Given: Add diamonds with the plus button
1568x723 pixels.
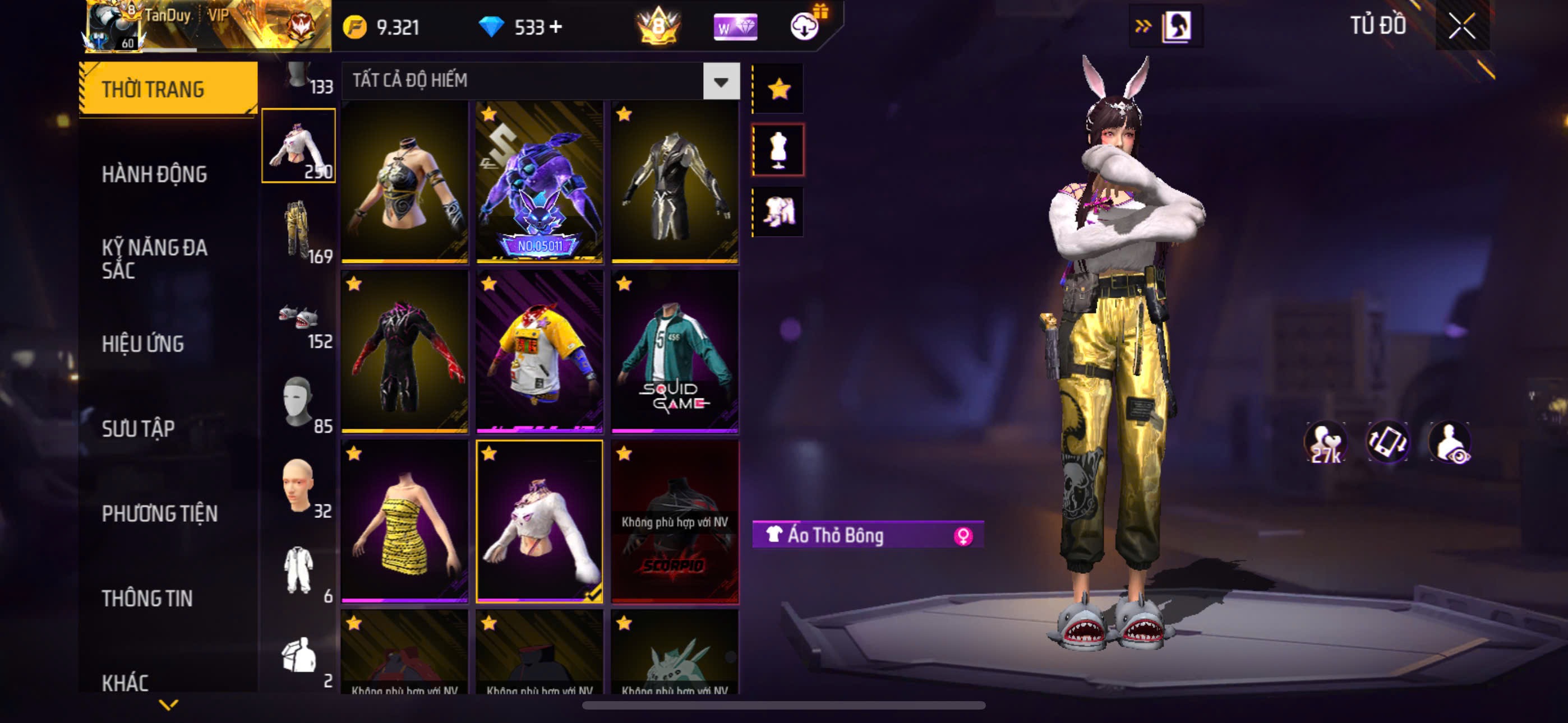Looking at the screenshot, I should 556,27.
